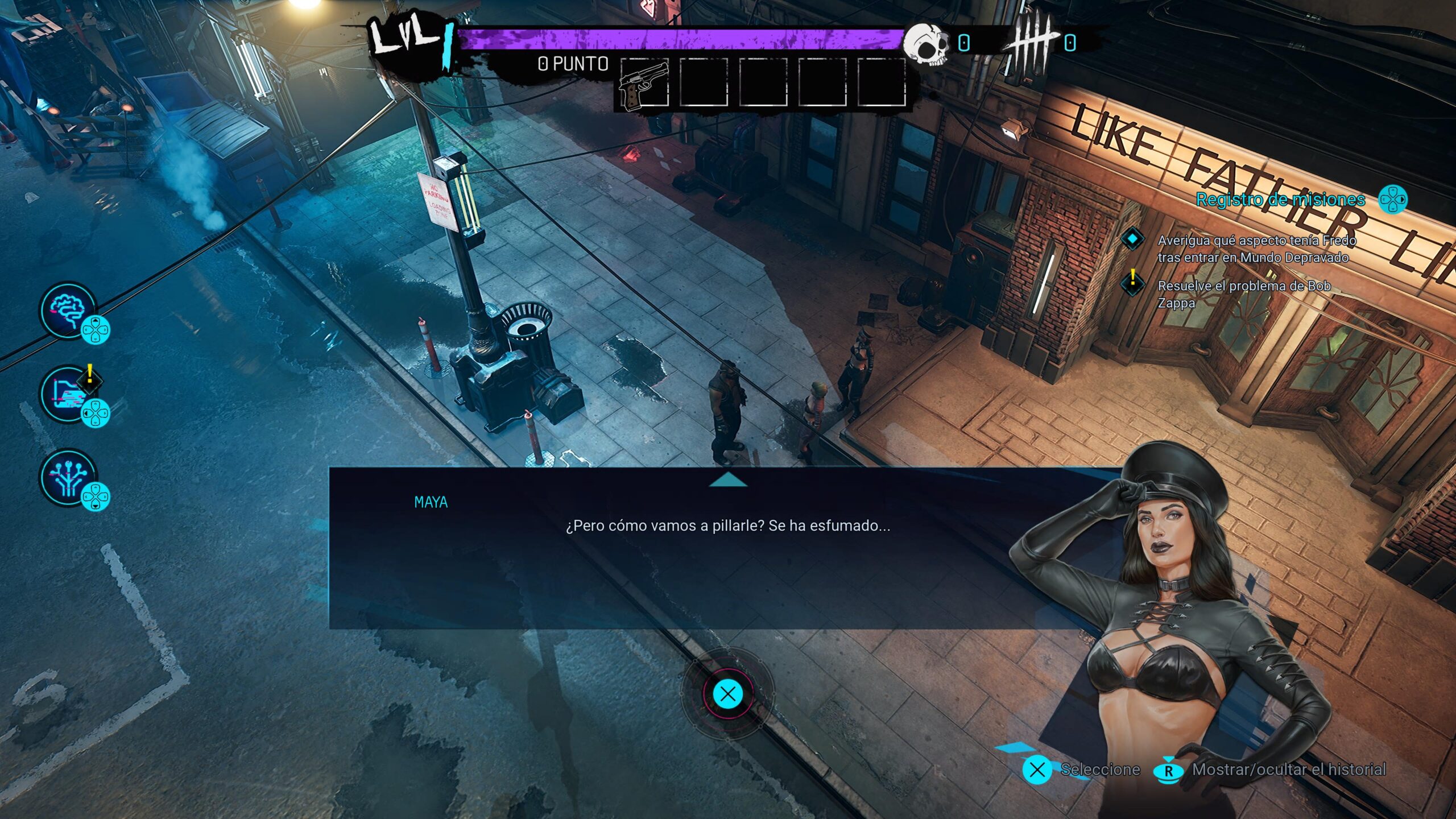
Task: Toggle Mostrar/ocultar el historial
Action: pos(1288,770)
